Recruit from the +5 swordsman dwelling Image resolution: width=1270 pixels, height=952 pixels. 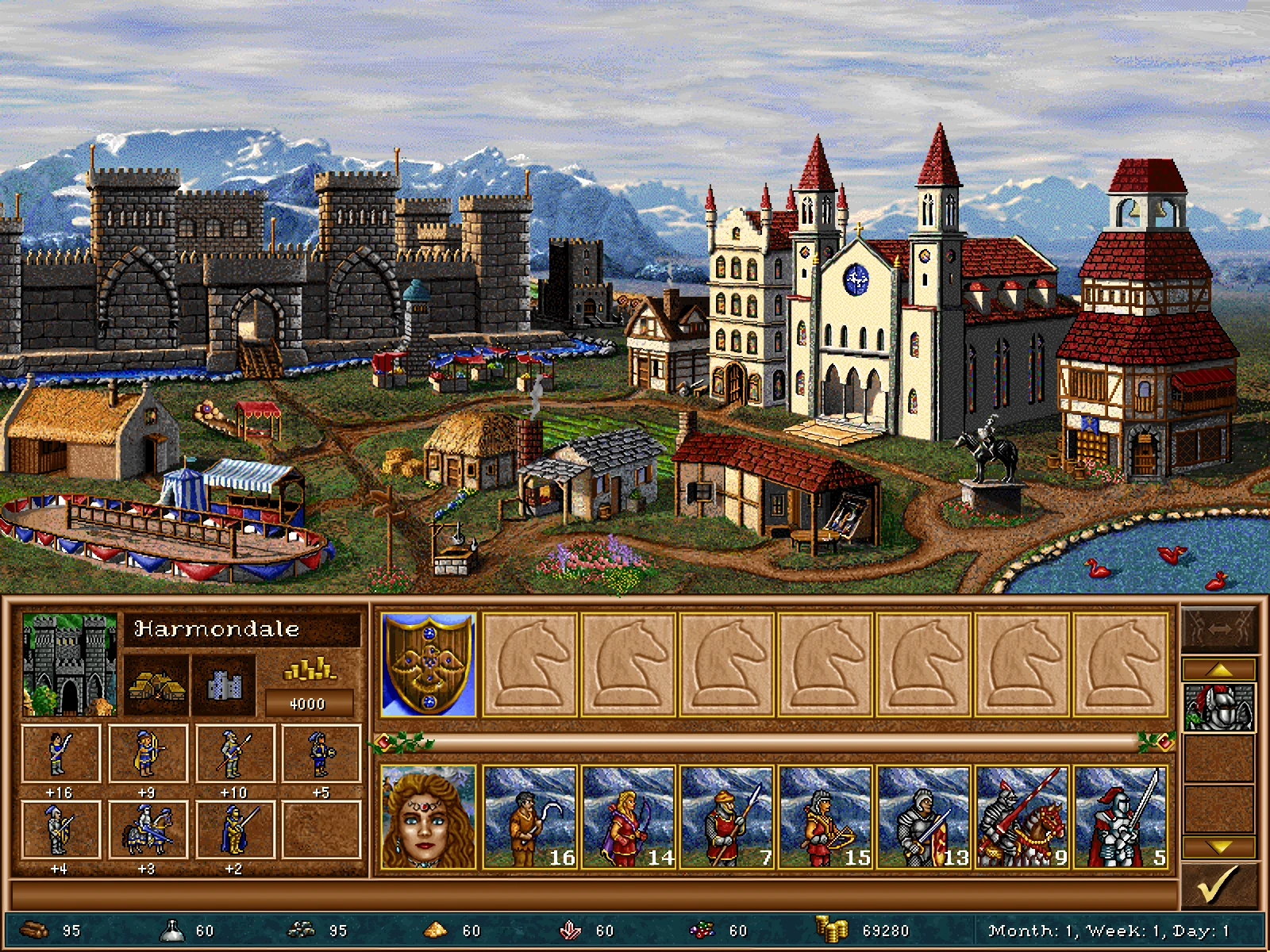pyautogui.click(x=321, y=754)
